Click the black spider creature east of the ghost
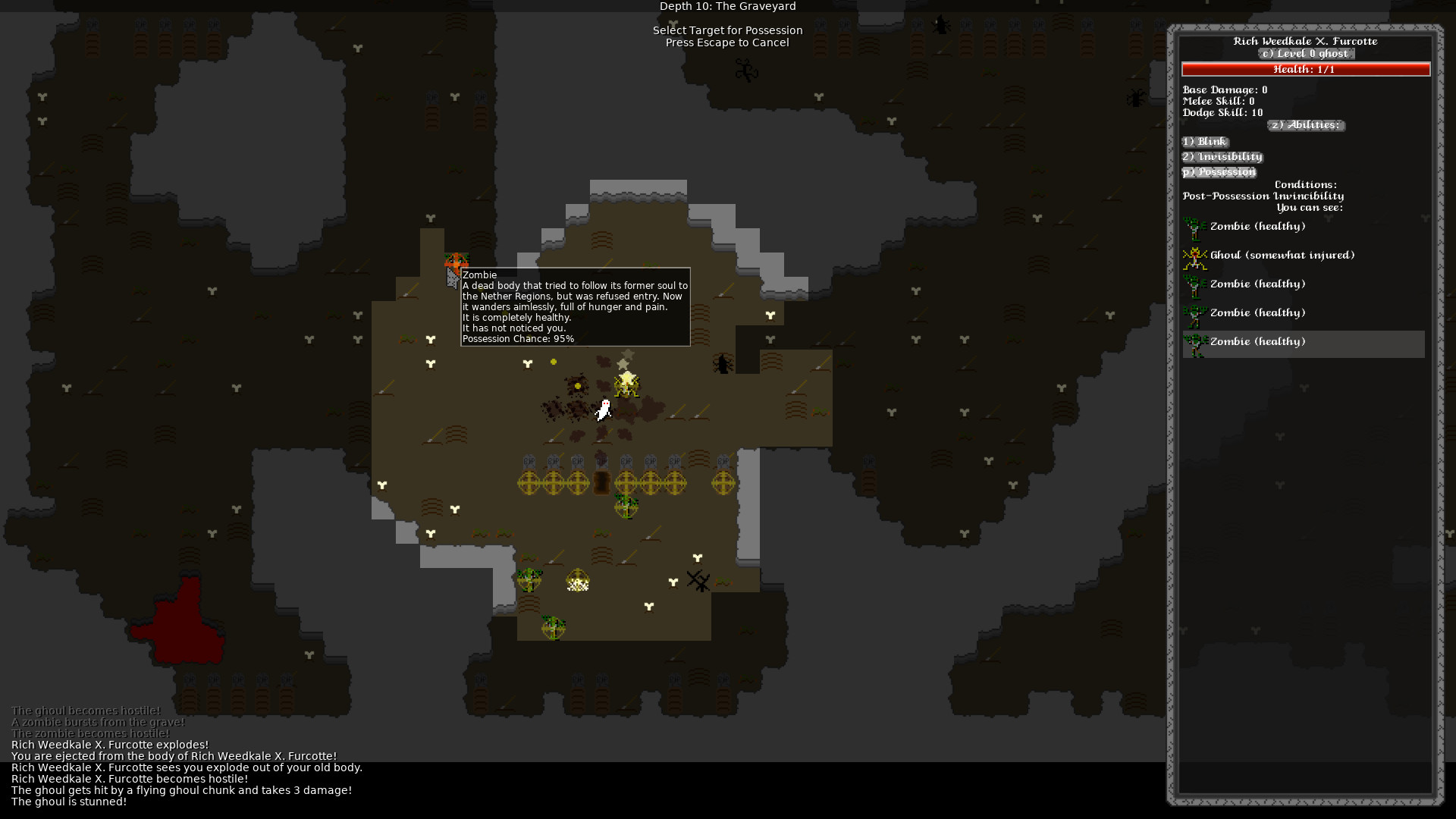 (721, 362)
